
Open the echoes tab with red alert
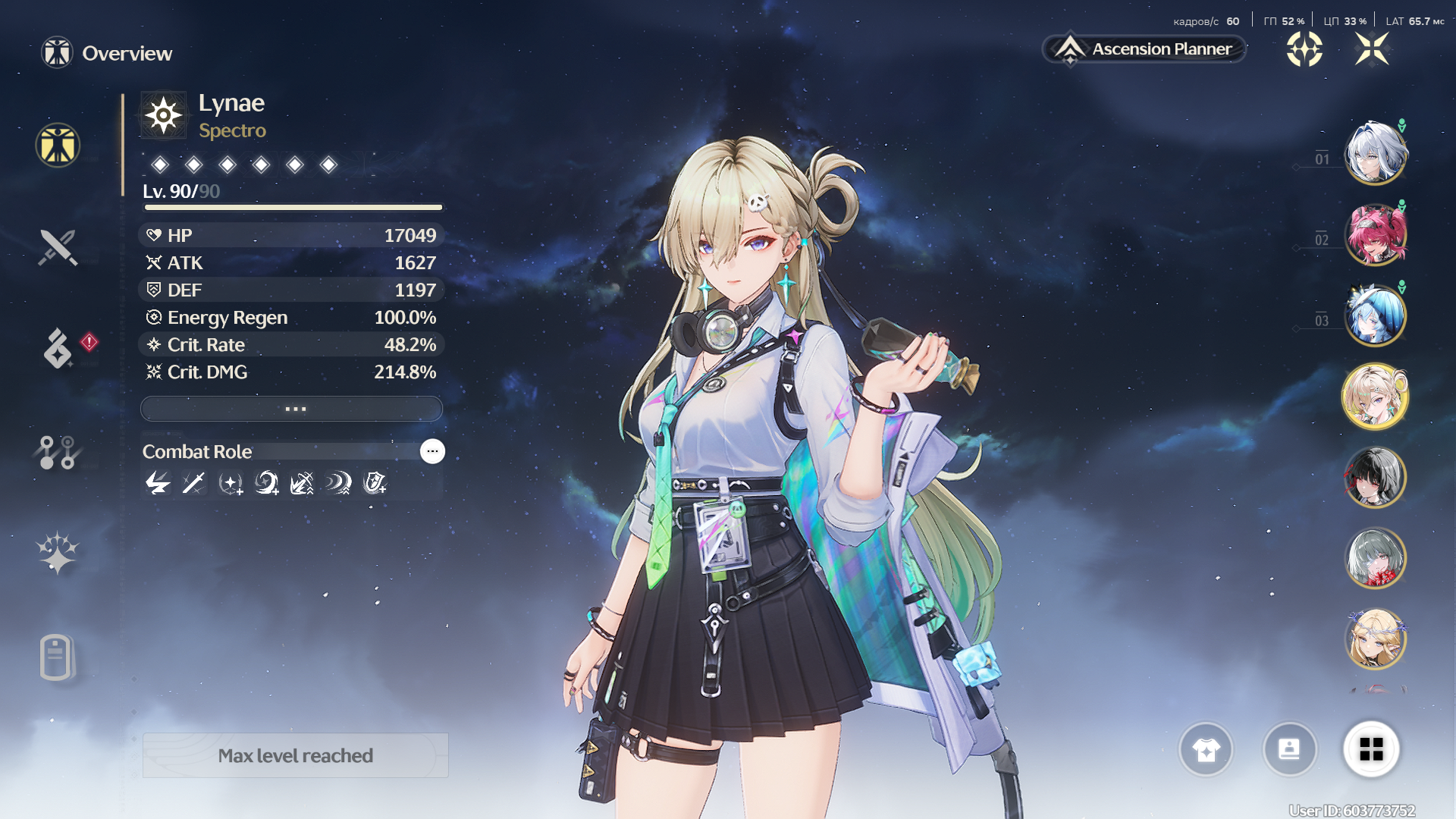pyautogui.click(x=59, y=348)
